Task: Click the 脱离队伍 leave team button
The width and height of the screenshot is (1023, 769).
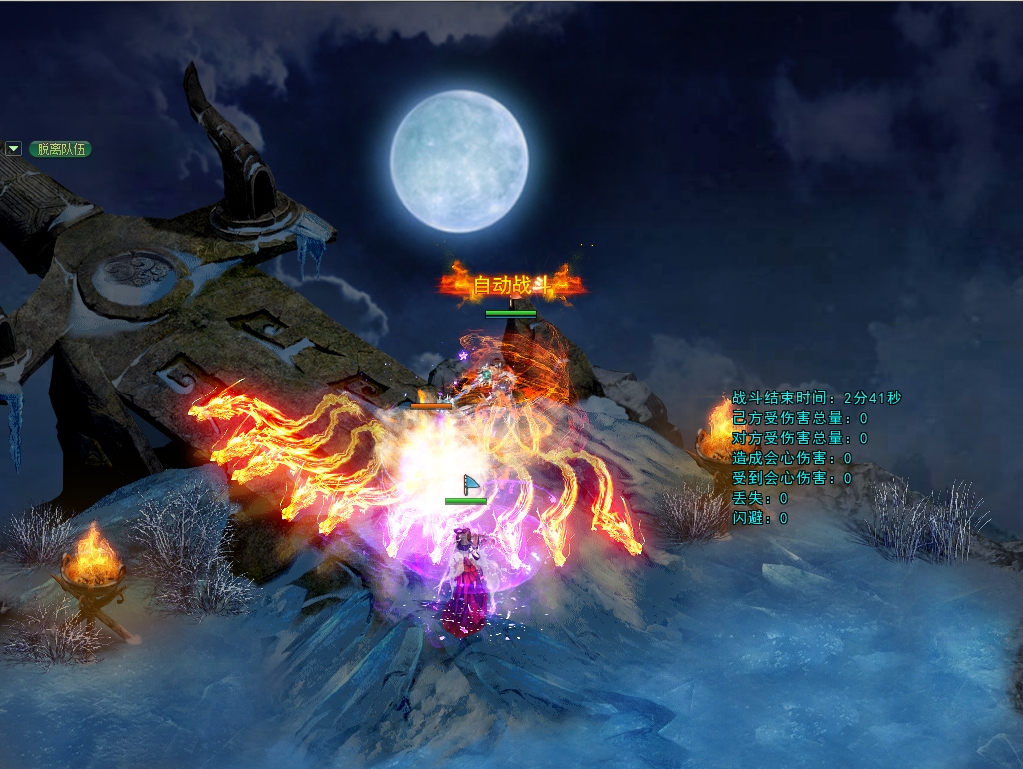Action: click(x=60, y=149)
